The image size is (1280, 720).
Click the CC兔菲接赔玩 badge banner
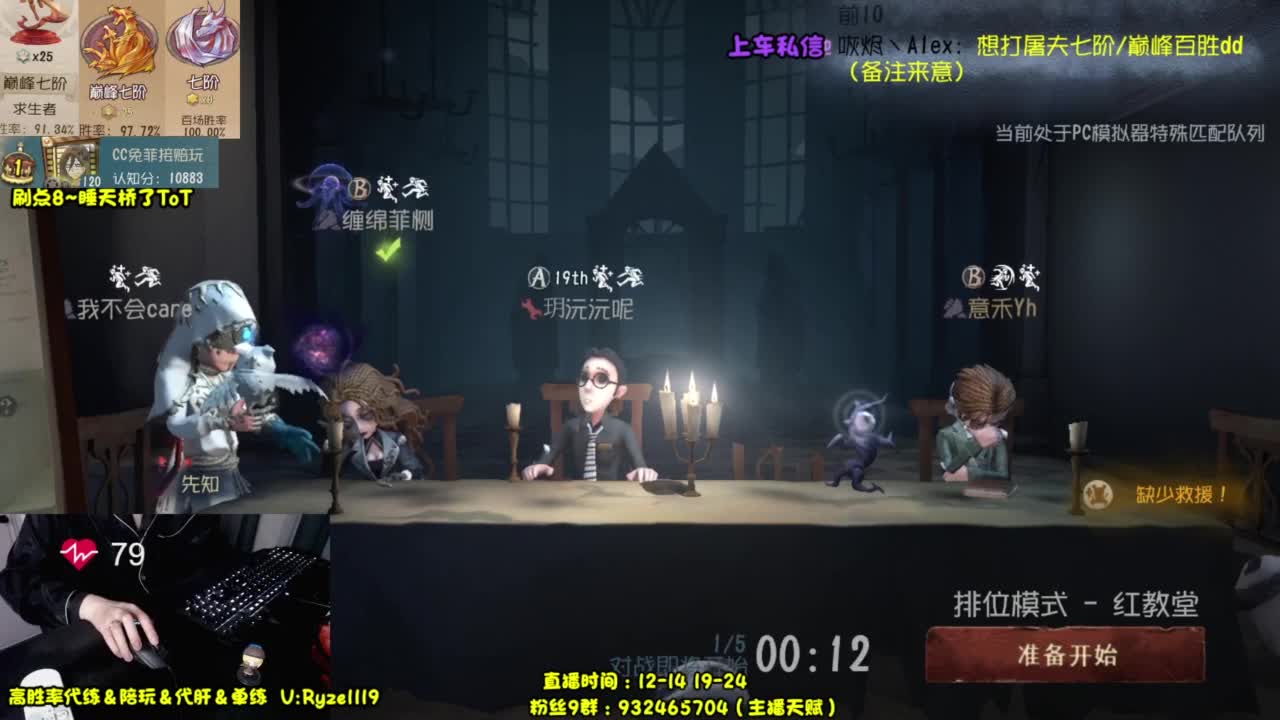(159, 155)
